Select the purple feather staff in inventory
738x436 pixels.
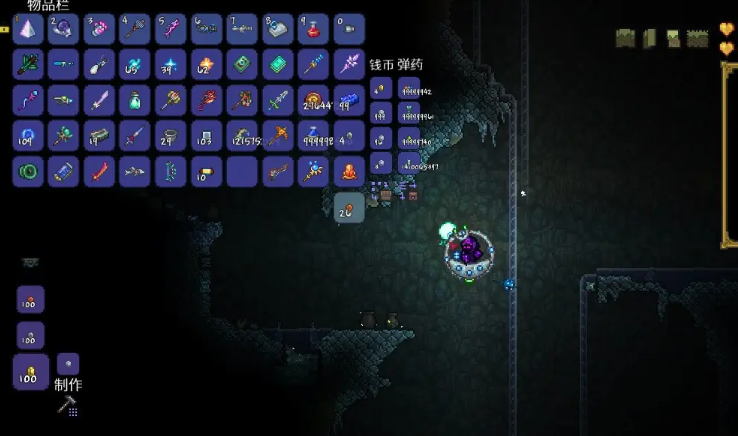[x=349, y=64]
